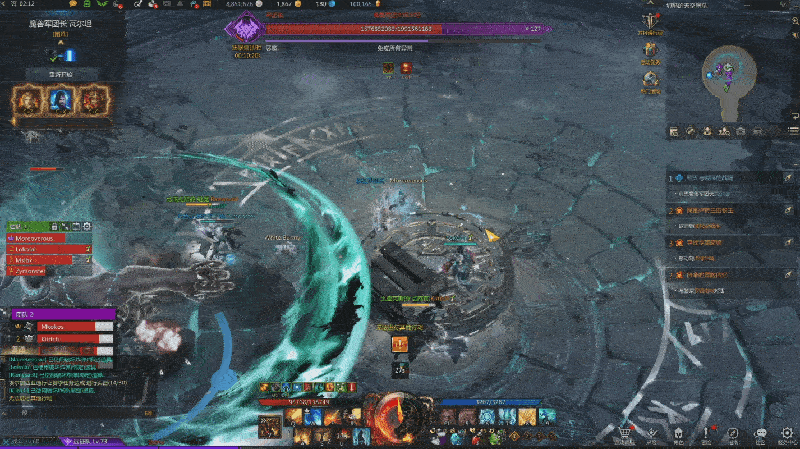Open the shopping cart store icon
Screen dimensions: 800x449
coord(626,433)
